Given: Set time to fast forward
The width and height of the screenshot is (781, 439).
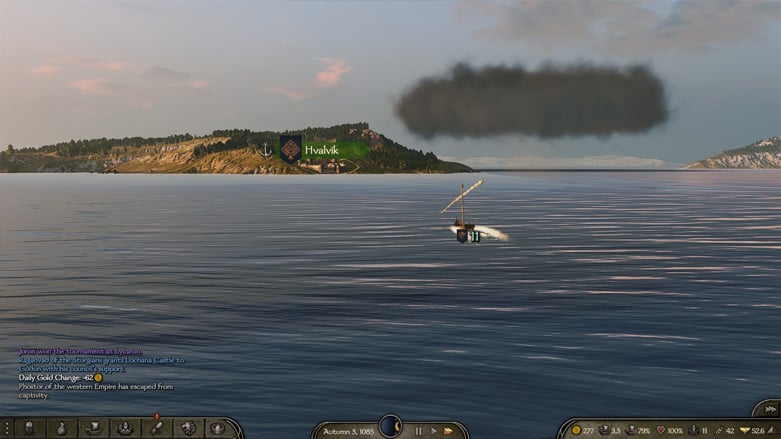Looking at the screenshot, I should point(449,431).
